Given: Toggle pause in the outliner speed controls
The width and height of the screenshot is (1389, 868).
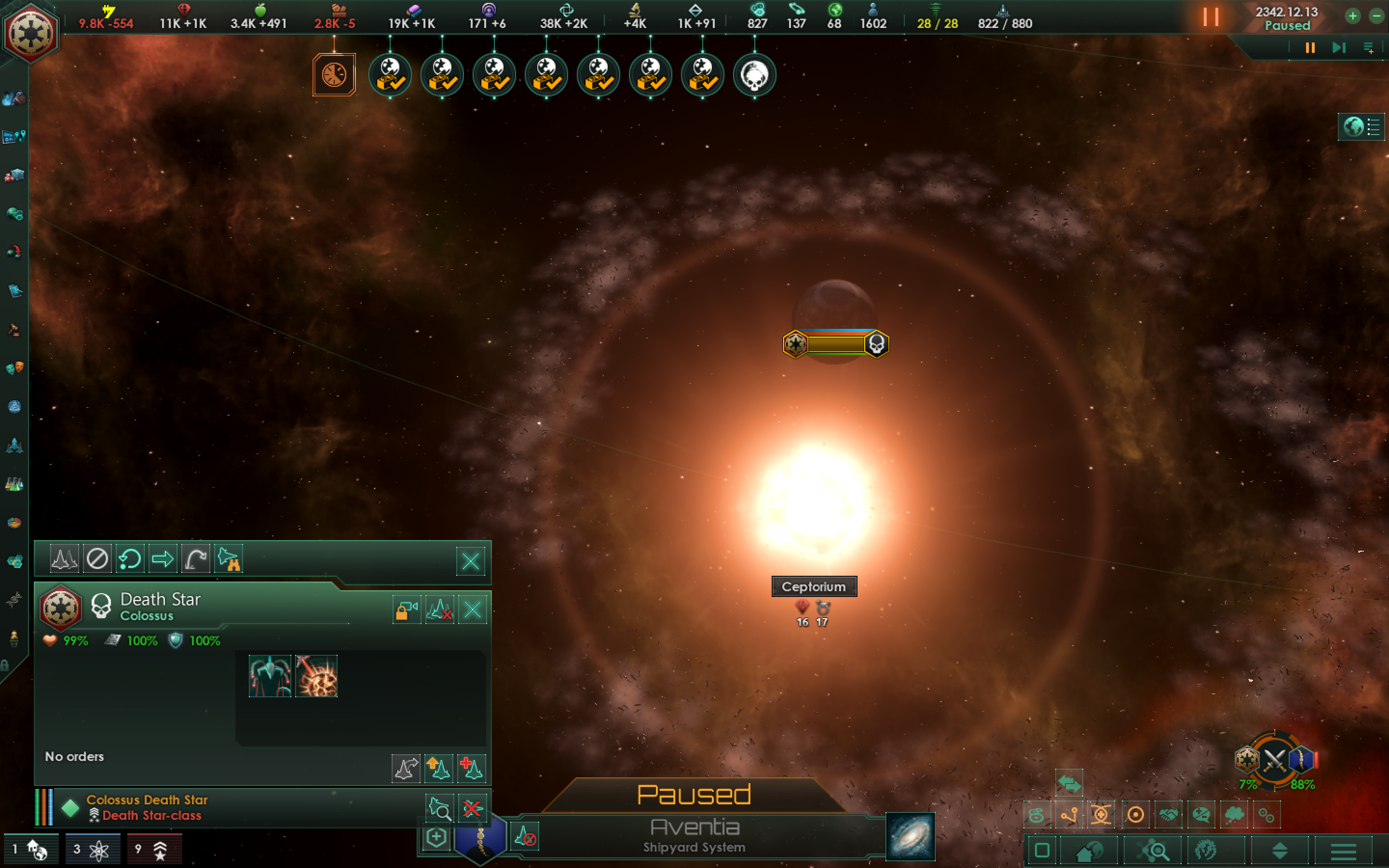Looking at the screenshot, I should [x=1309, y=48].
